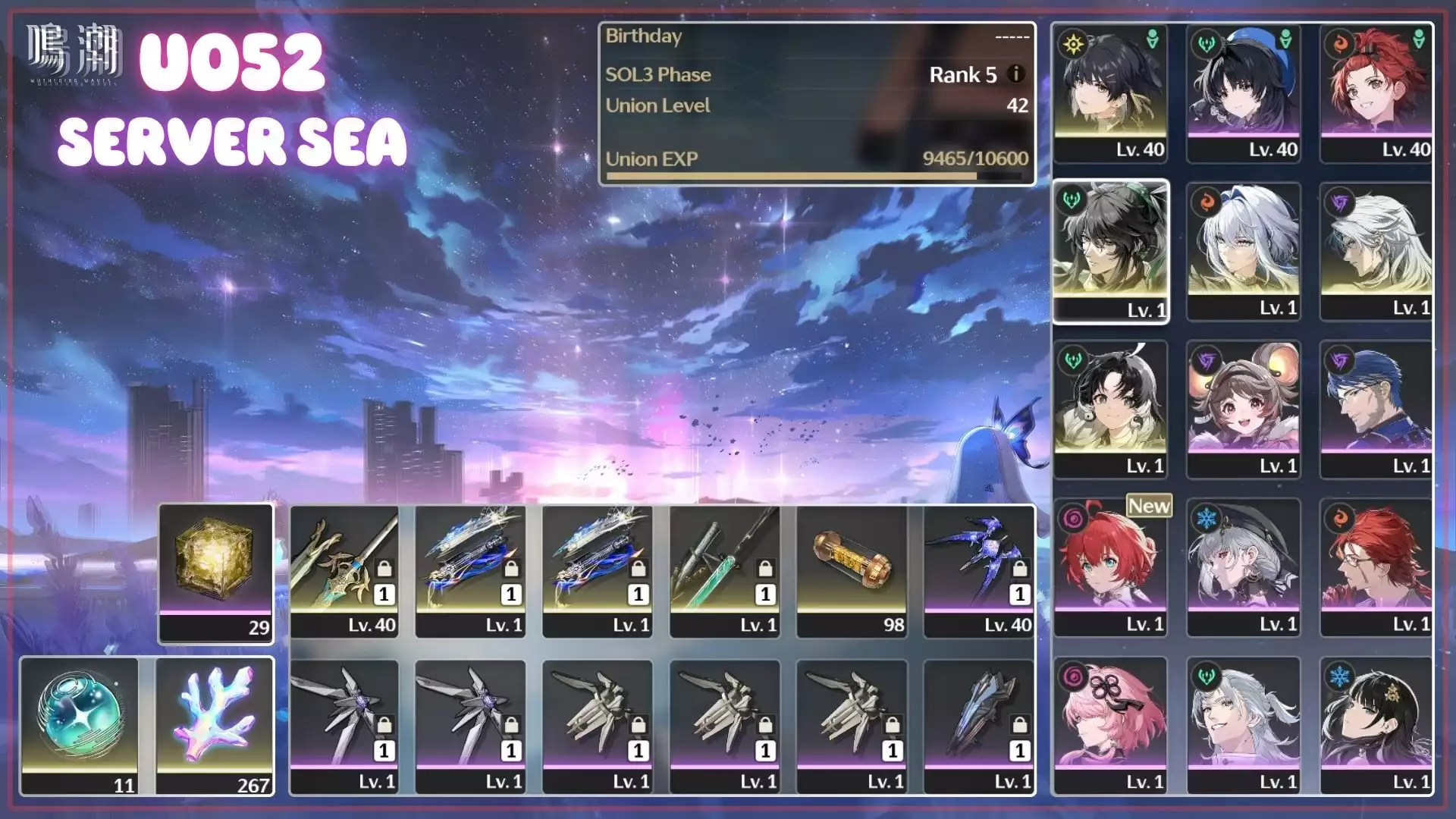Choose the pink-haired Havoc character
Image resolution: width=1456 pixels, height=819 pixels.
pos(1110,724)
